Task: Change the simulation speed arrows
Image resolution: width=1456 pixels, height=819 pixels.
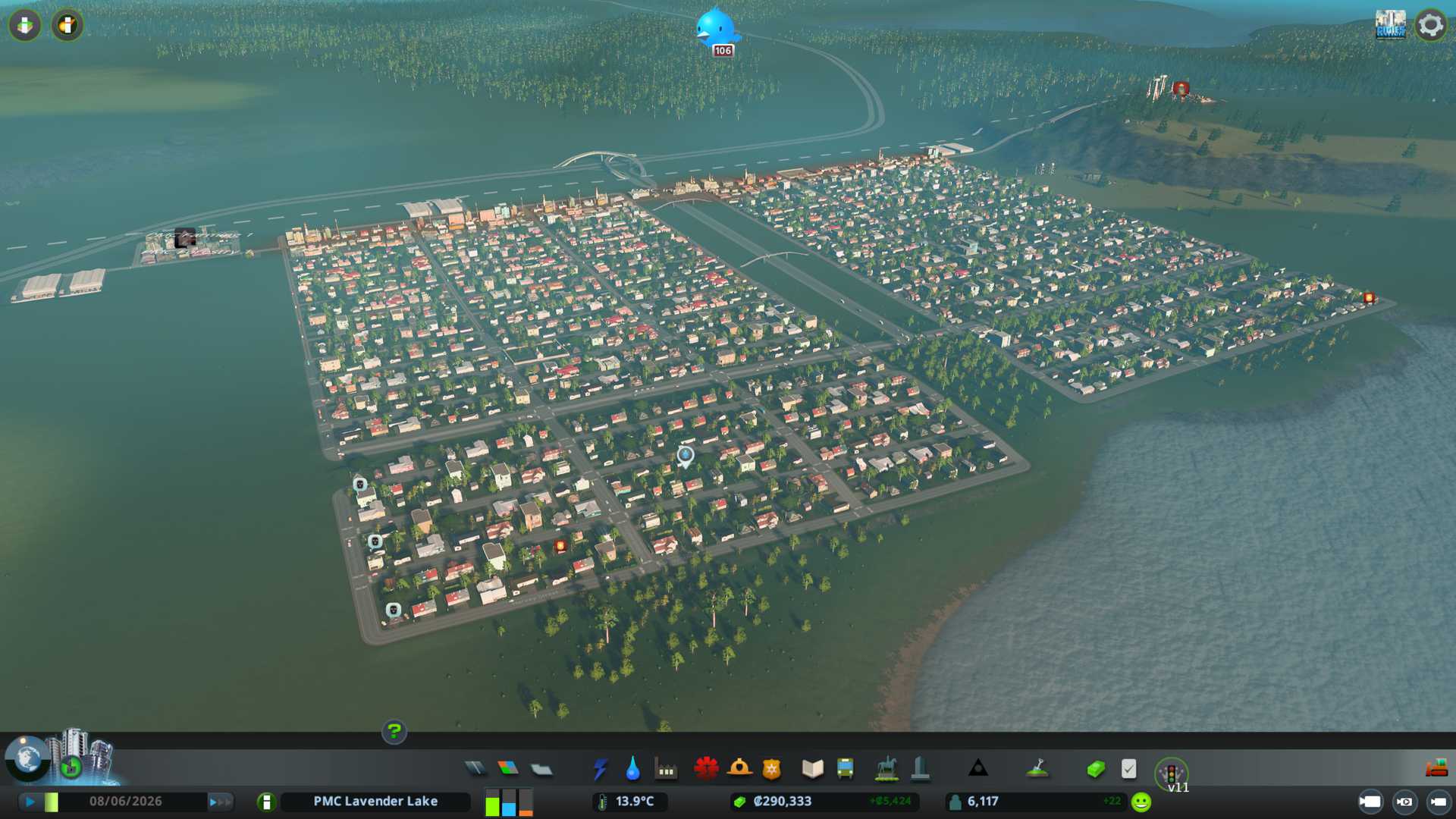Action: point(220,802)
